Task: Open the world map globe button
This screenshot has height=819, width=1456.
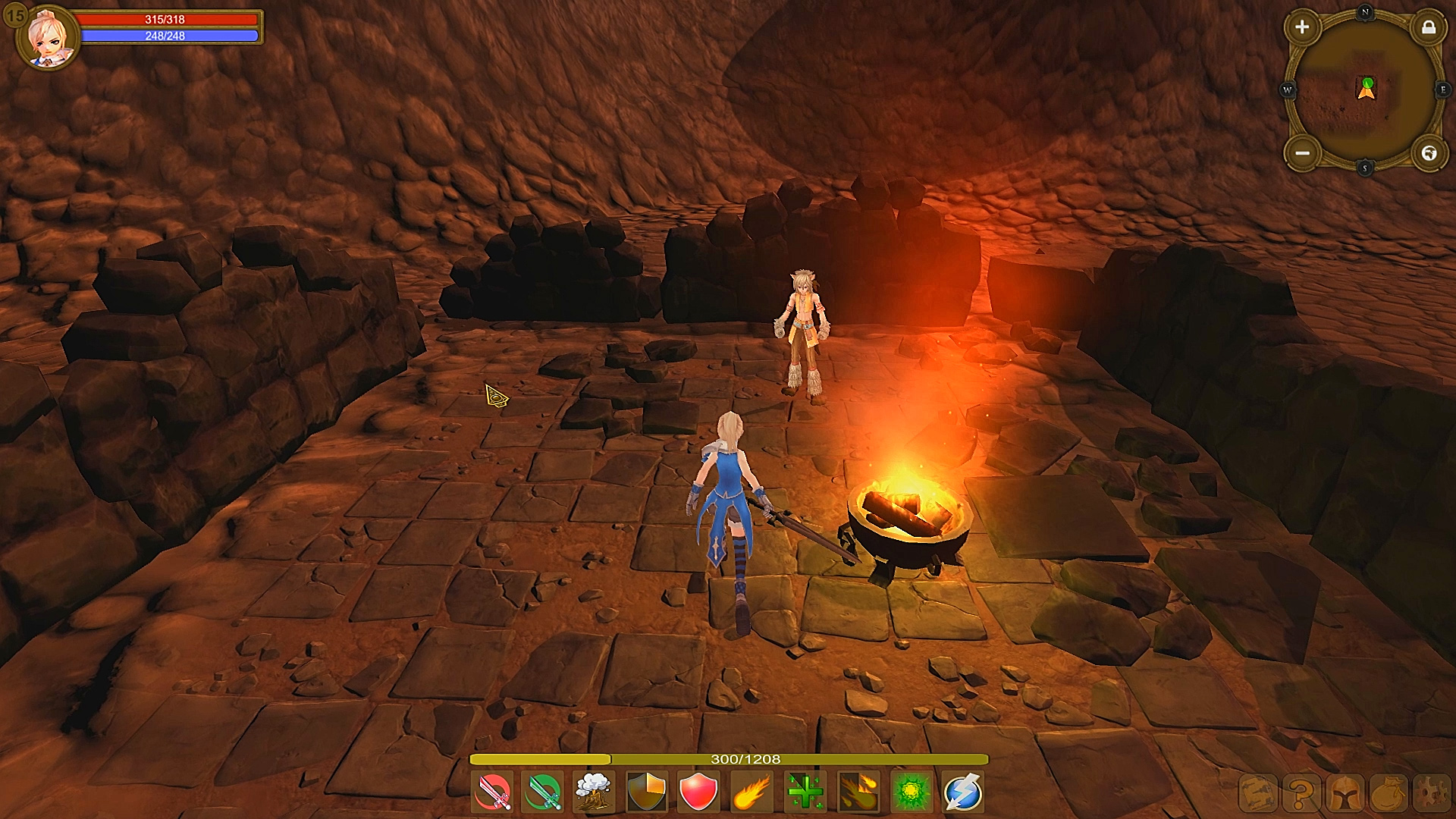Action: click(1430, 152)
